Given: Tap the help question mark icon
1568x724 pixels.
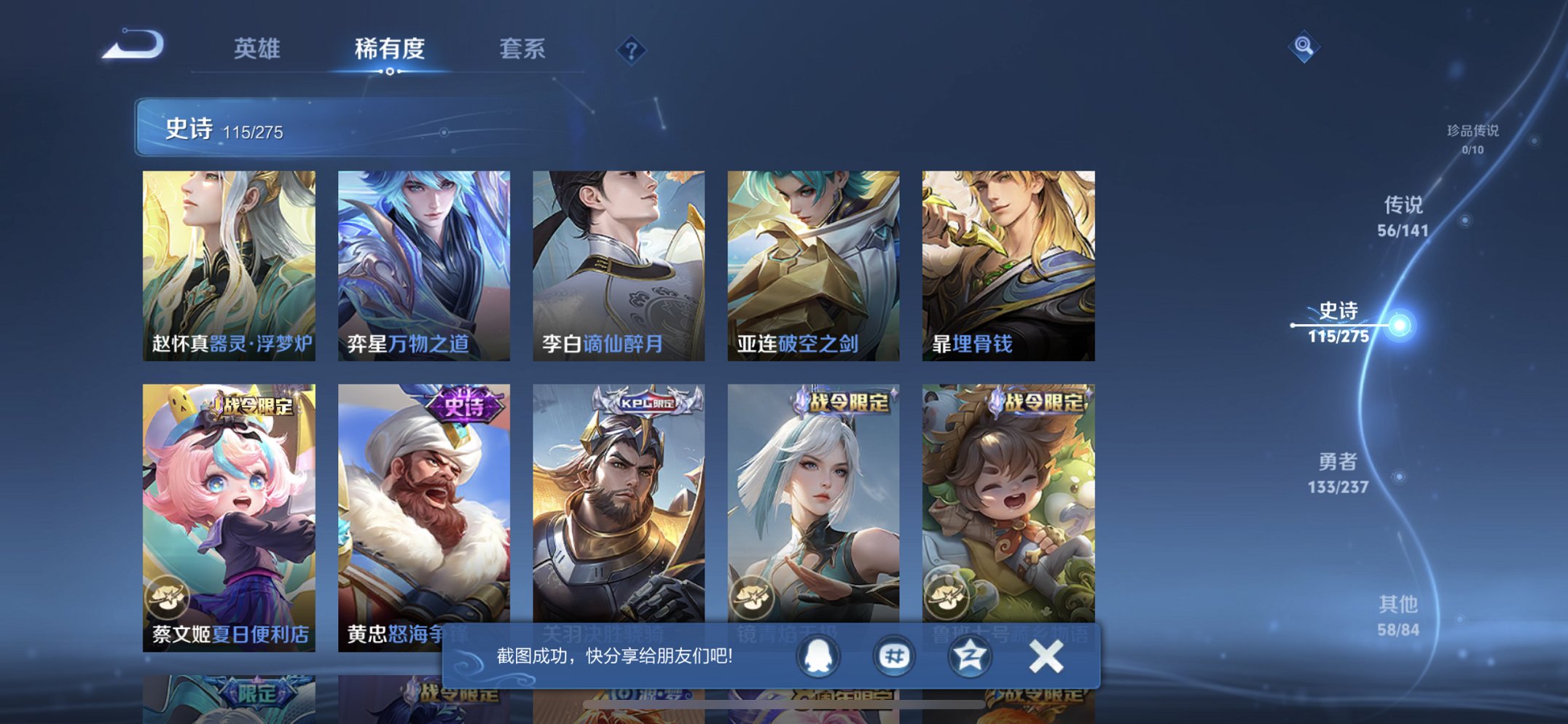Looking at the screenshot, I should [632, 50].
